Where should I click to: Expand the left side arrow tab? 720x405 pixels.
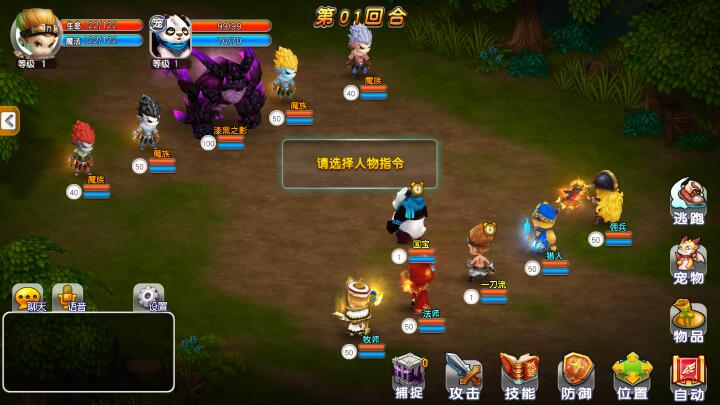point(9,121)
